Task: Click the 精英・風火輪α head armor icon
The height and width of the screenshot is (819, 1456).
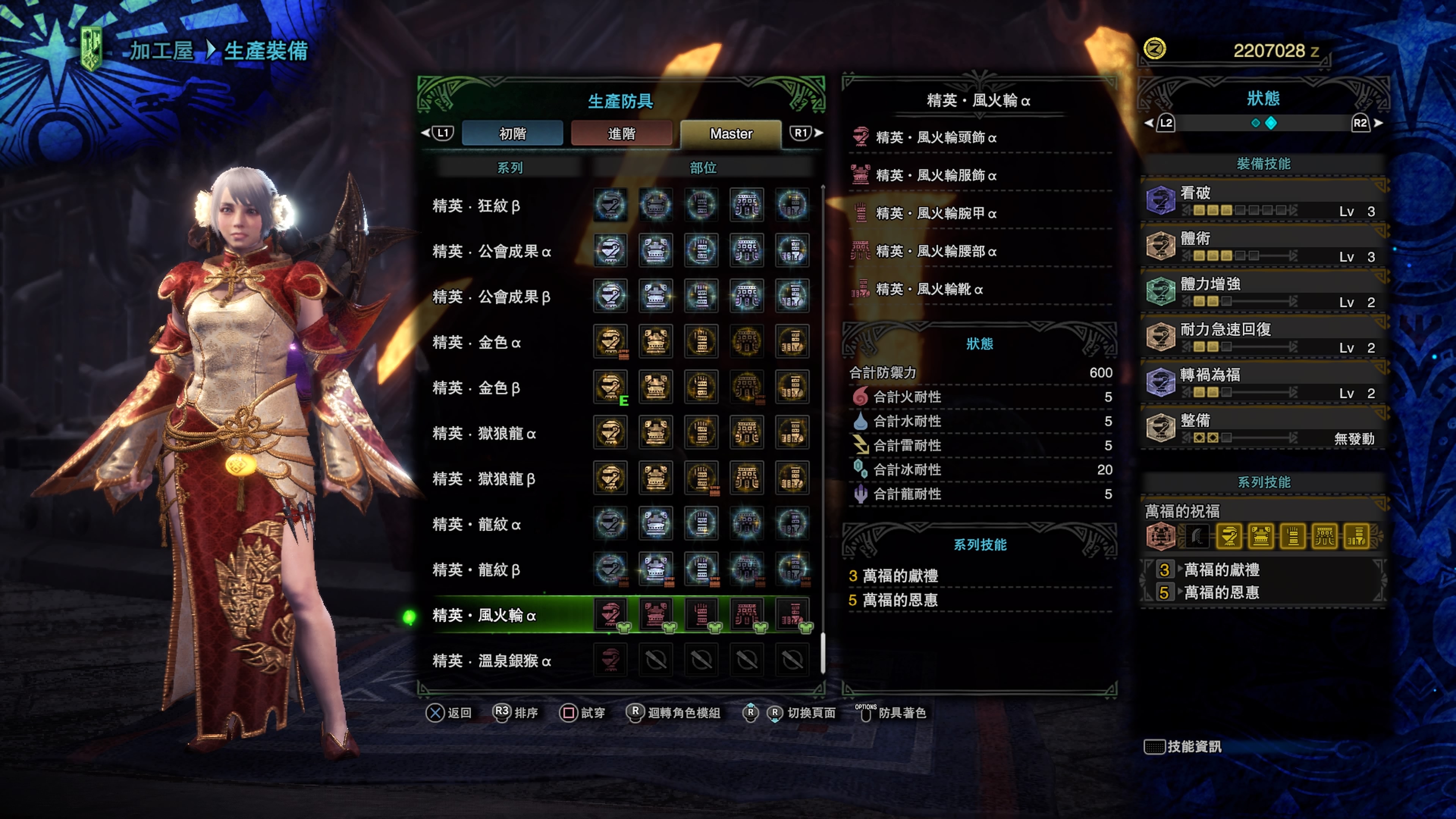Action: (x=610, y=614)
